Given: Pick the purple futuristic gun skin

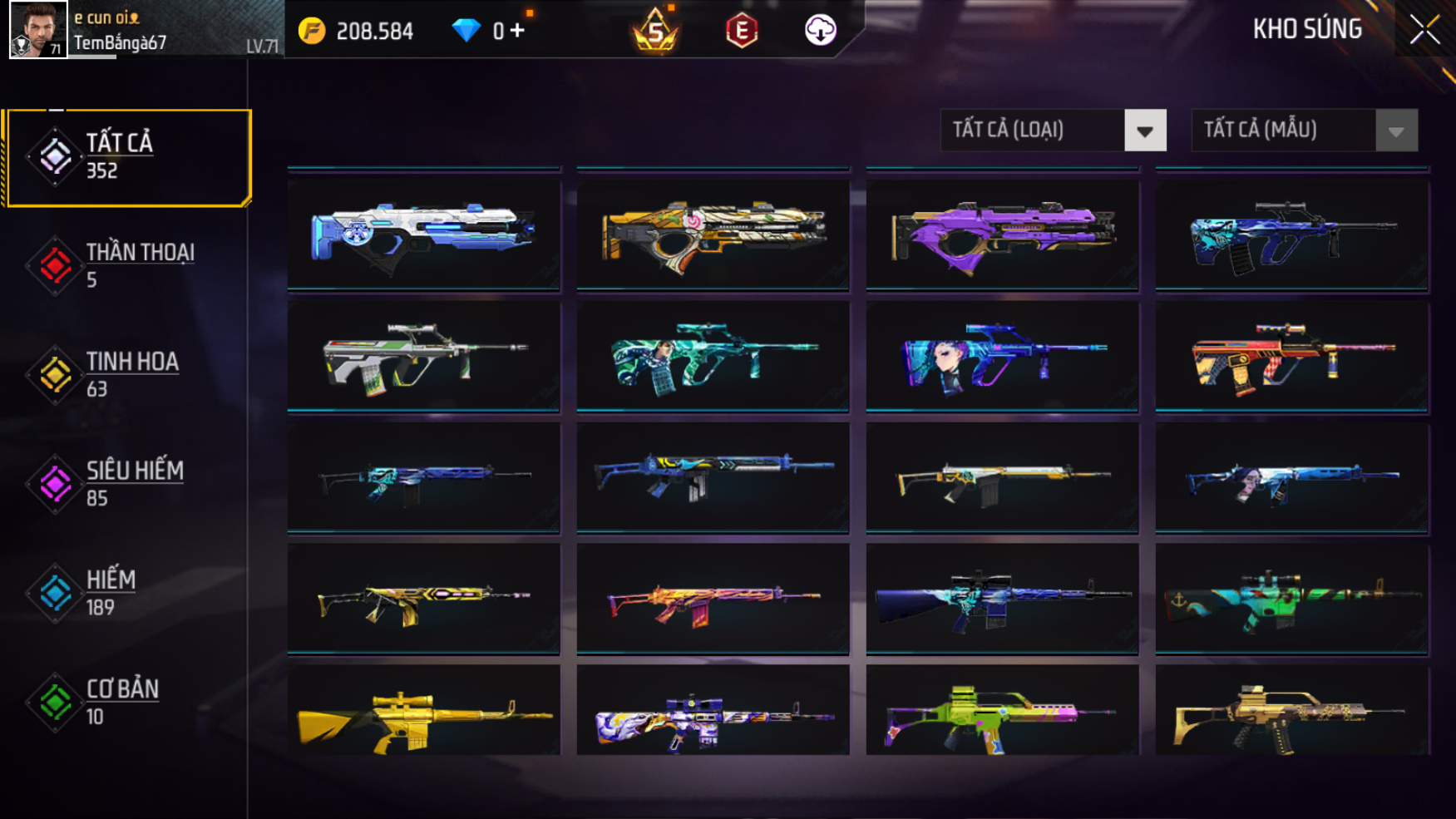Looking at the screenshot, I should pos(1002,235).
